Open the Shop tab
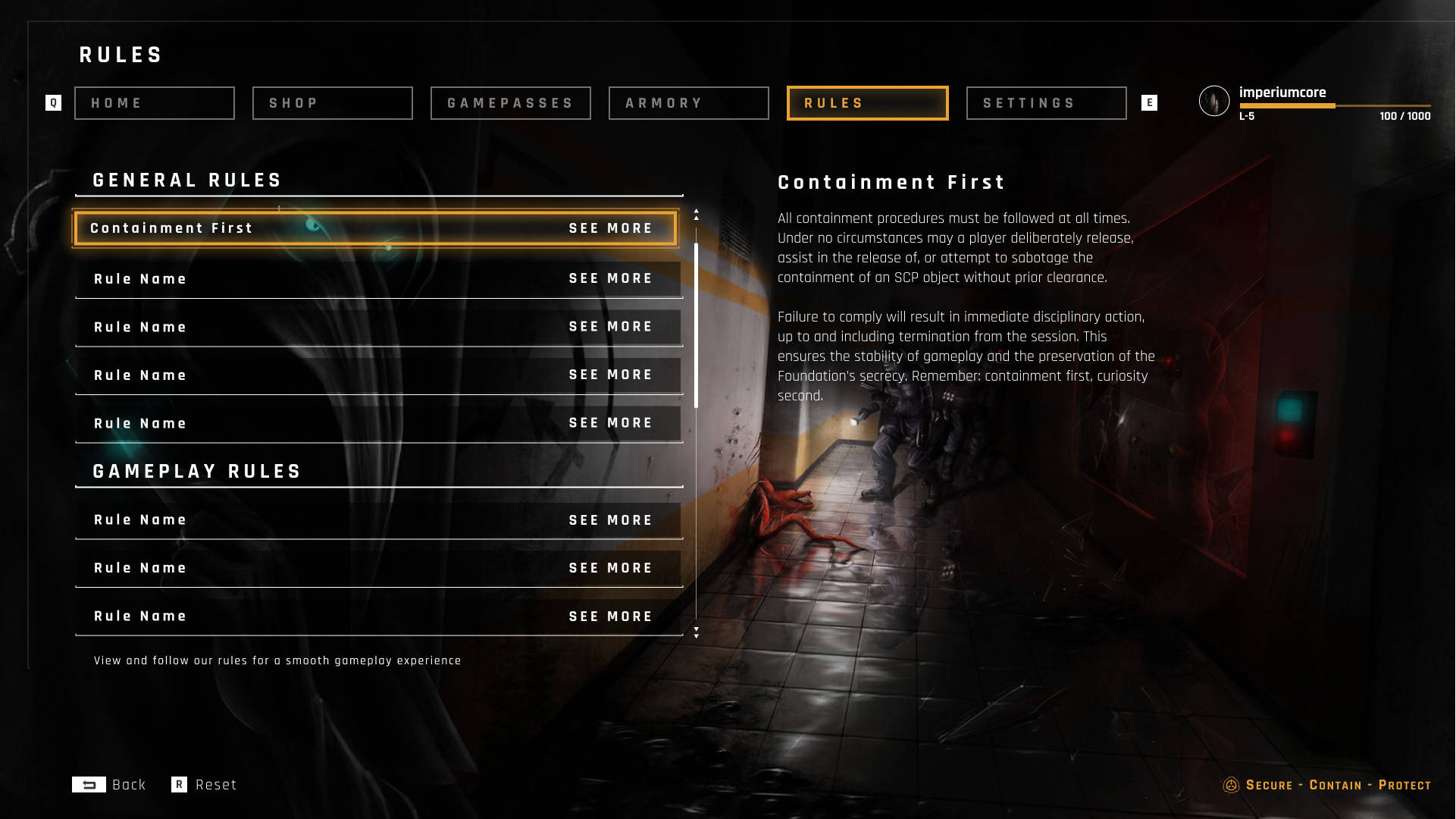The width and height of the screenshot is (1456, 819). pyautogui.click(x=333, y=103)
